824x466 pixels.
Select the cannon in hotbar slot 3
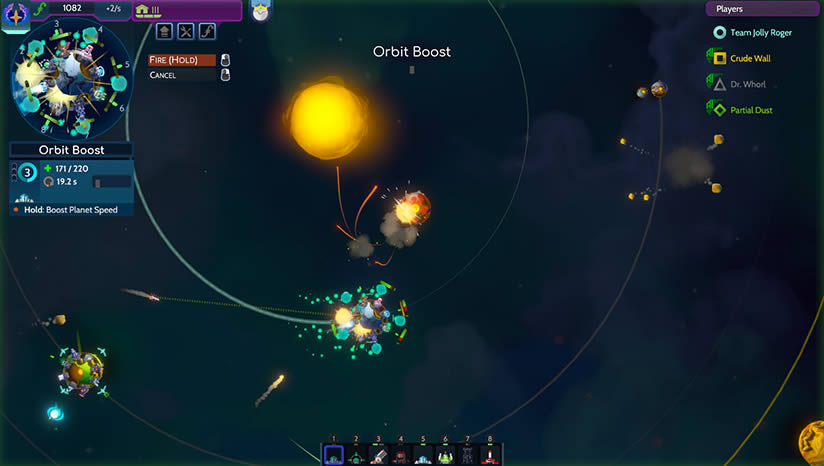pyautogui.click(x=379, y=455)
